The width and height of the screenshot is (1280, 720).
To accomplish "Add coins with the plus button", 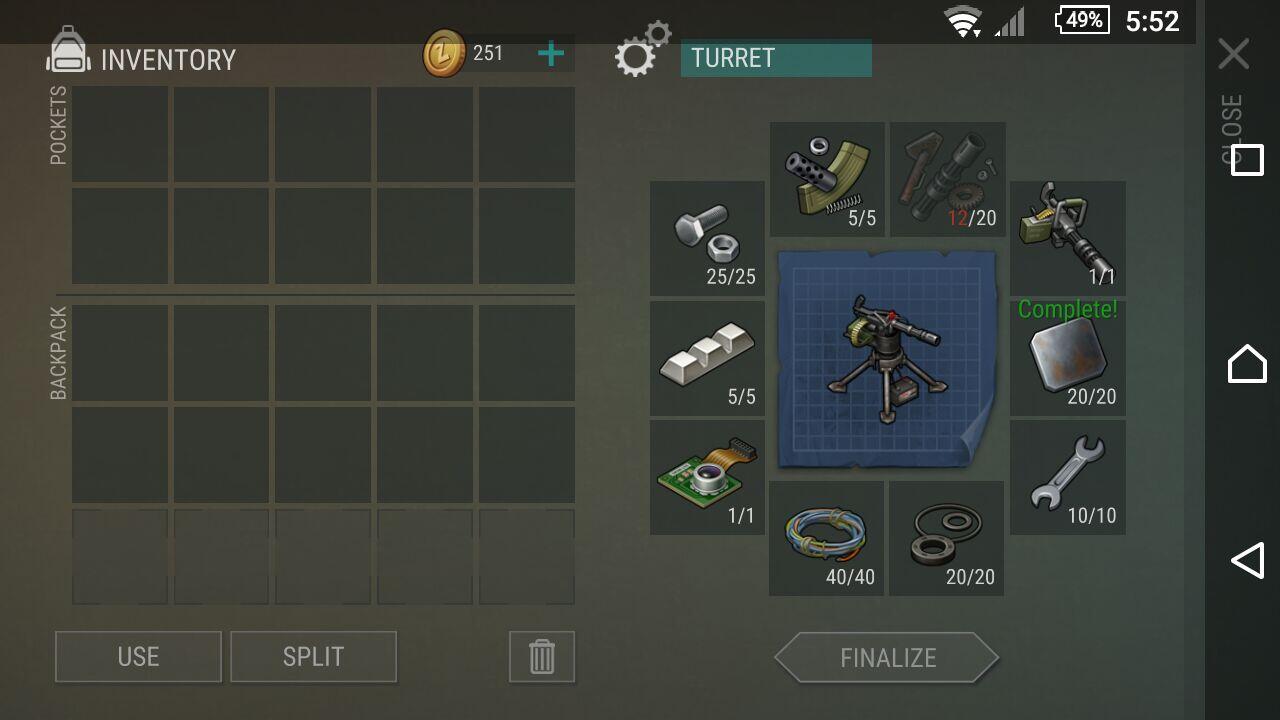I will 551,53.
